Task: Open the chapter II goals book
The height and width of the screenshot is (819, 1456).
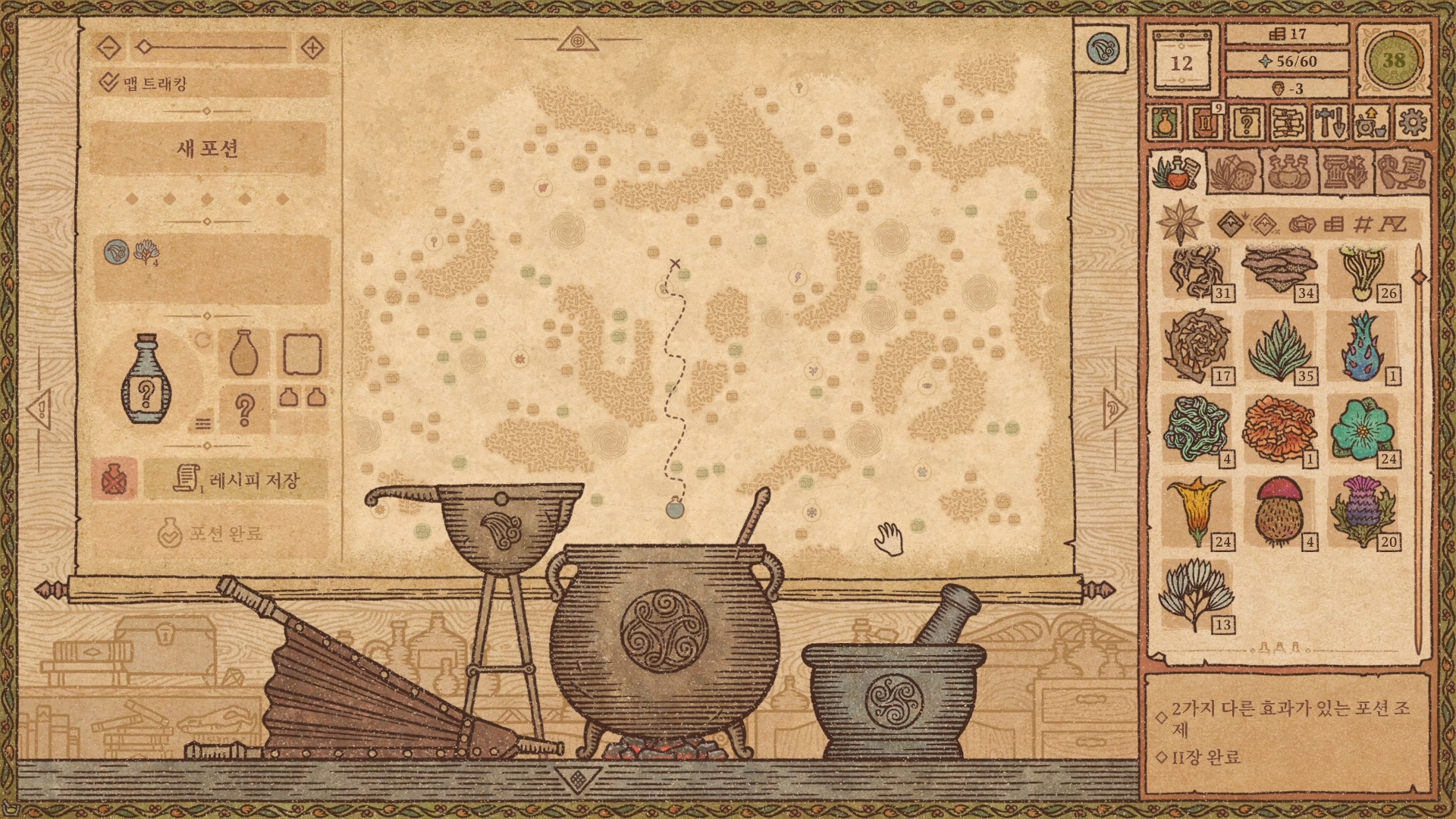Action: (x=1205, y=123)
